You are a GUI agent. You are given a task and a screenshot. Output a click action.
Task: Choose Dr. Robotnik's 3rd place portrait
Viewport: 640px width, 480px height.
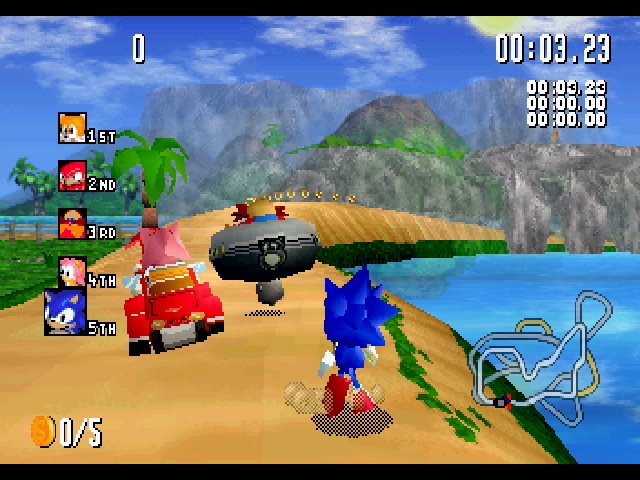[72, 223]
